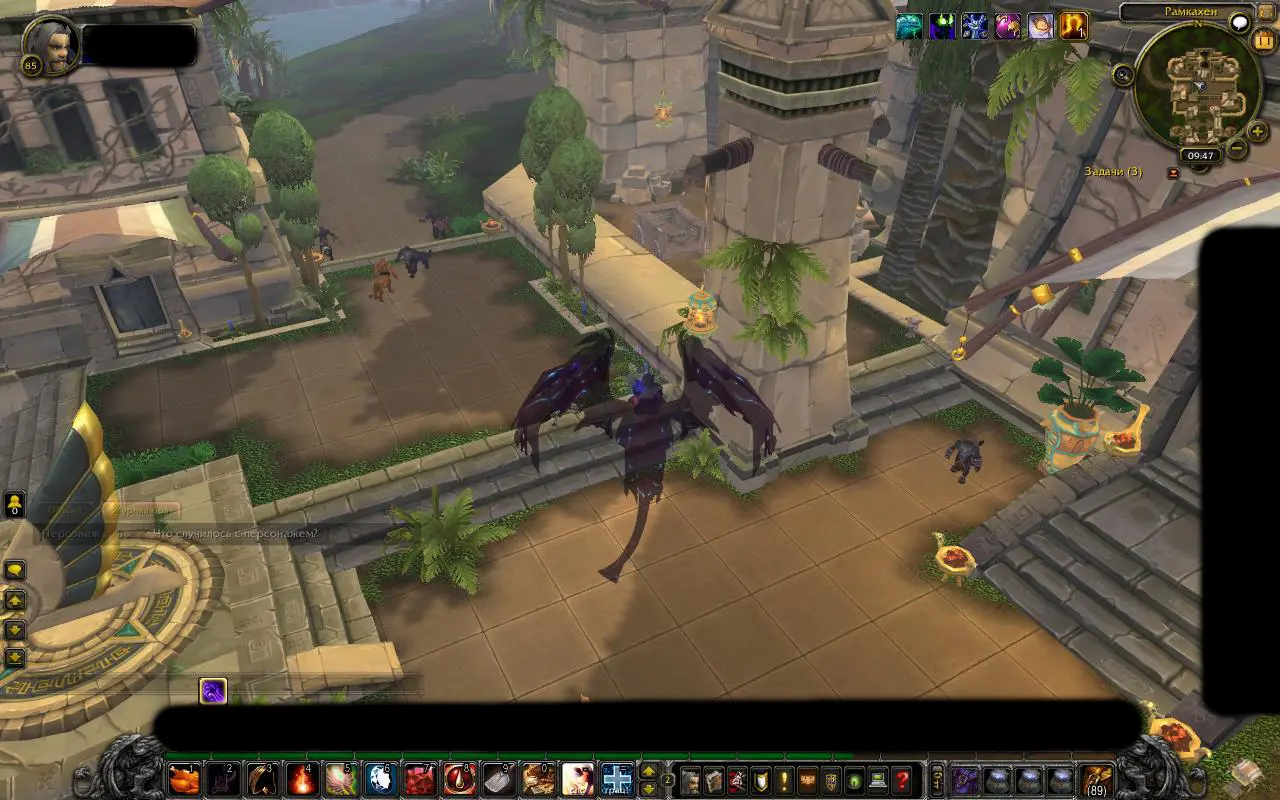
Task: Open the backpack showing 89 free slots
Action: 1097,780
